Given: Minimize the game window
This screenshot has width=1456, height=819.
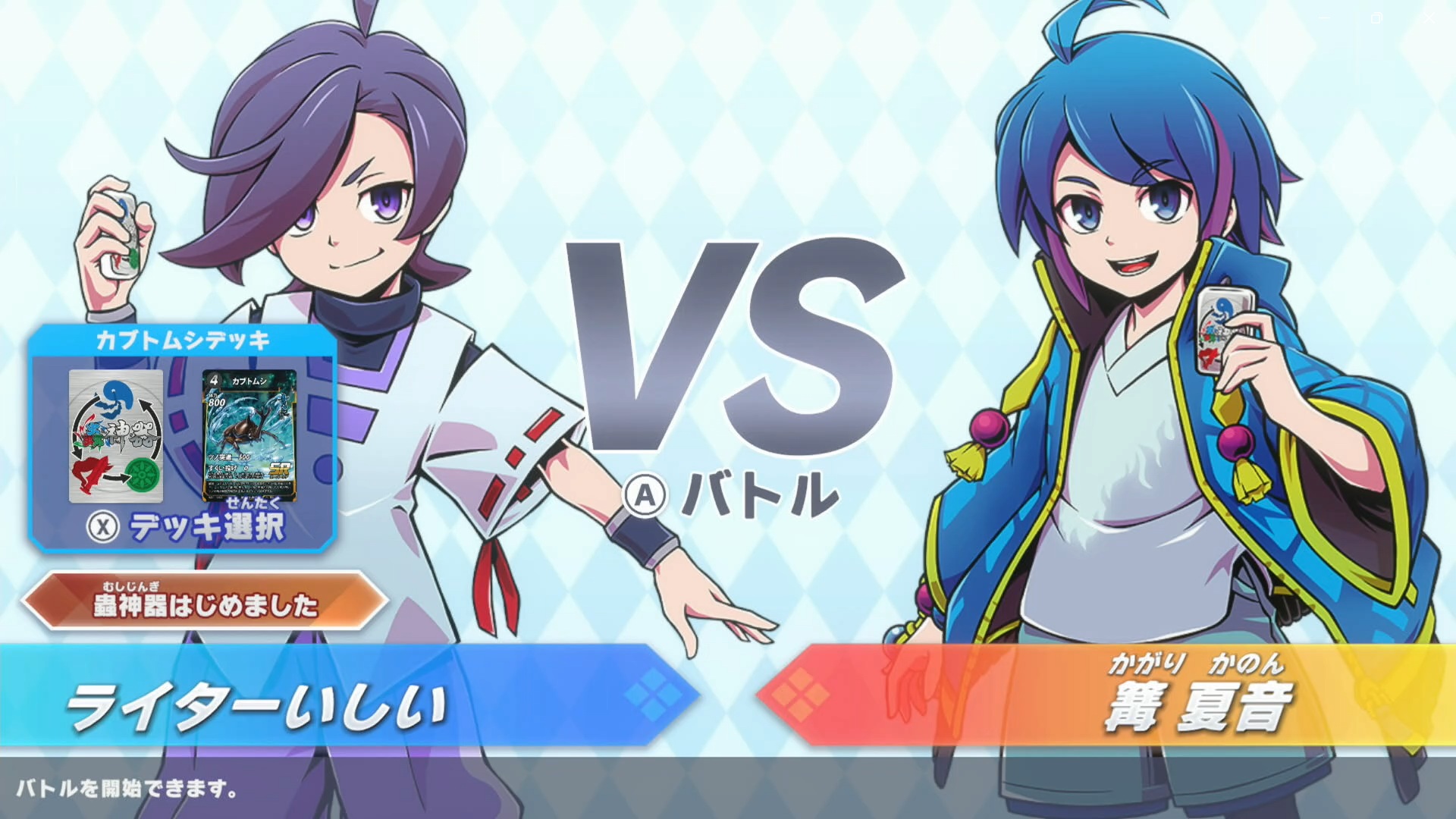Looking at the screenshot, I should click(x=1324, y=17).
